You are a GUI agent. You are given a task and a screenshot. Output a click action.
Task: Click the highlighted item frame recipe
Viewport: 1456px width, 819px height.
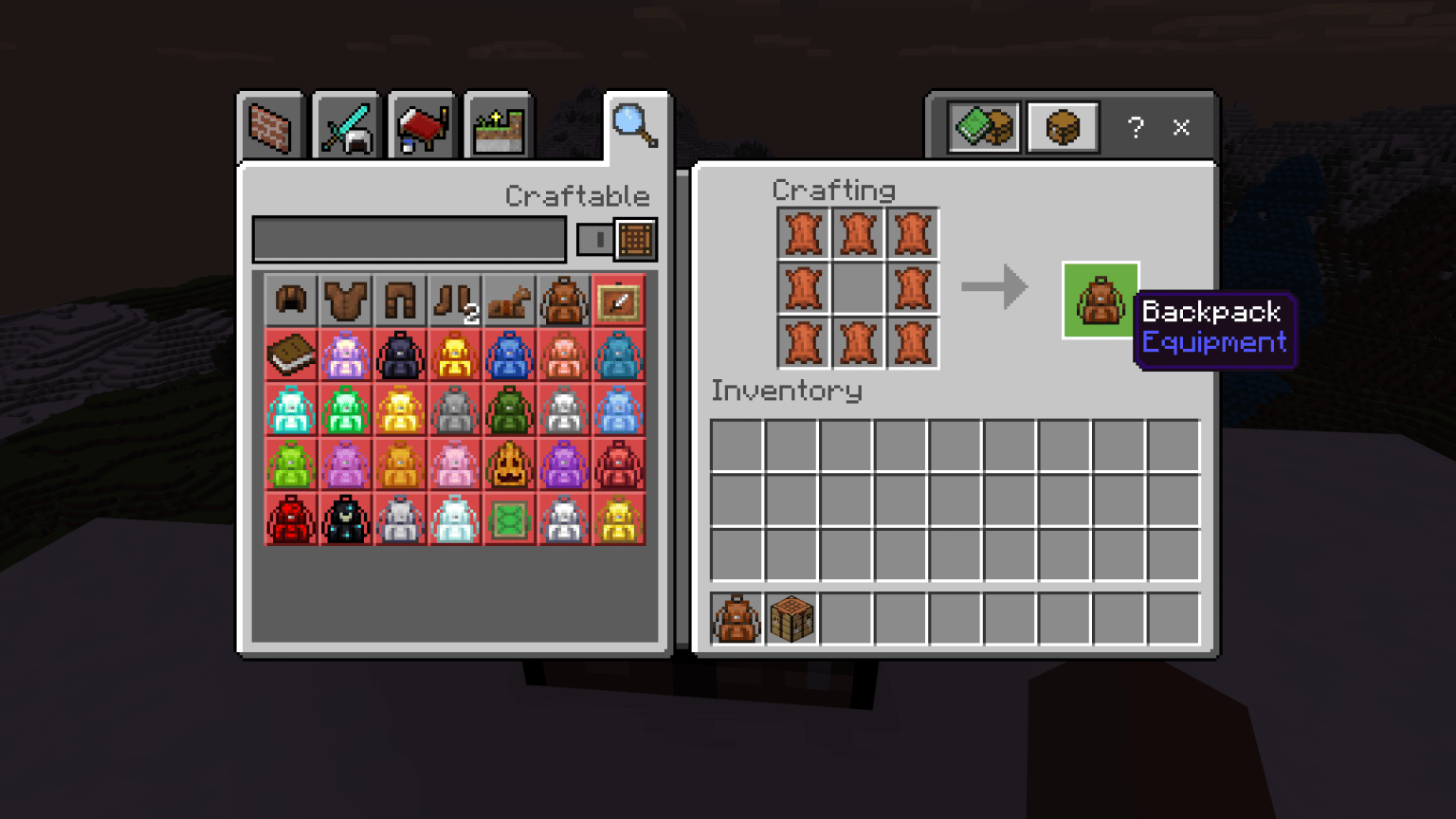point(618,300)
